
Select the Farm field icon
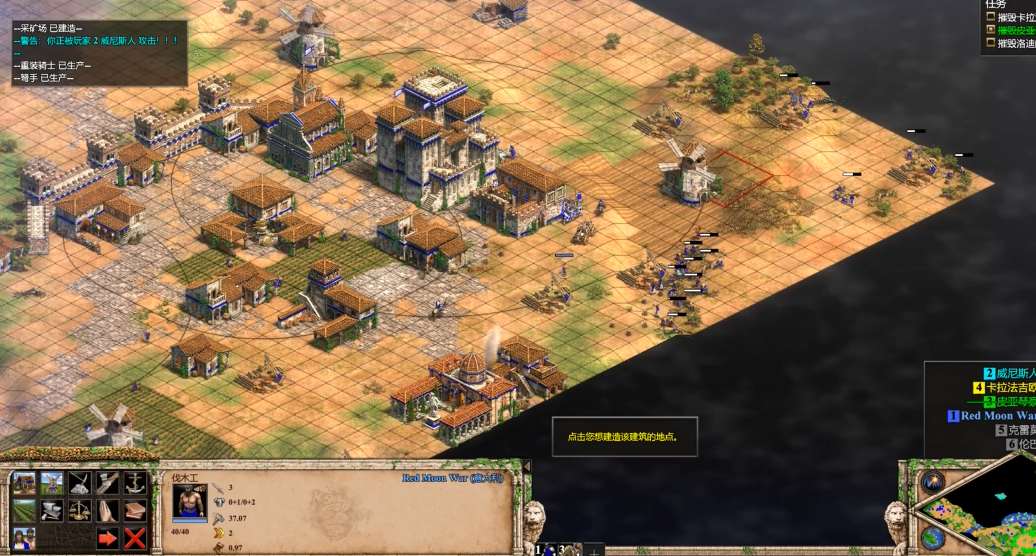24,511
